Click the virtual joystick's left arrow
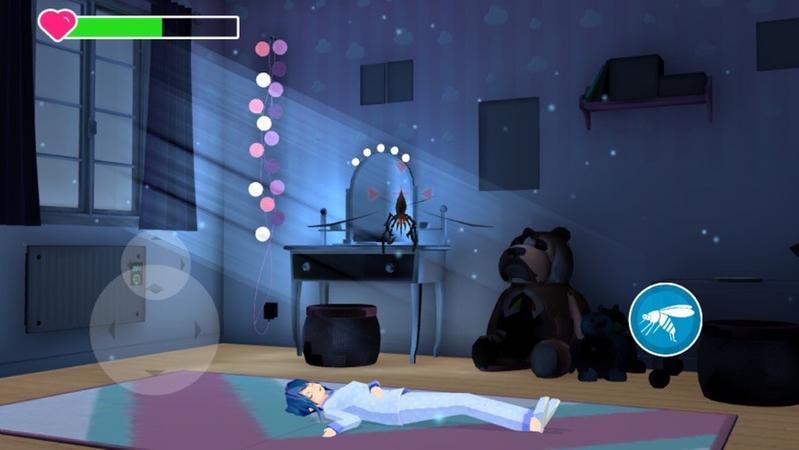Screen dimensions: 799x450 pos(111,329)
